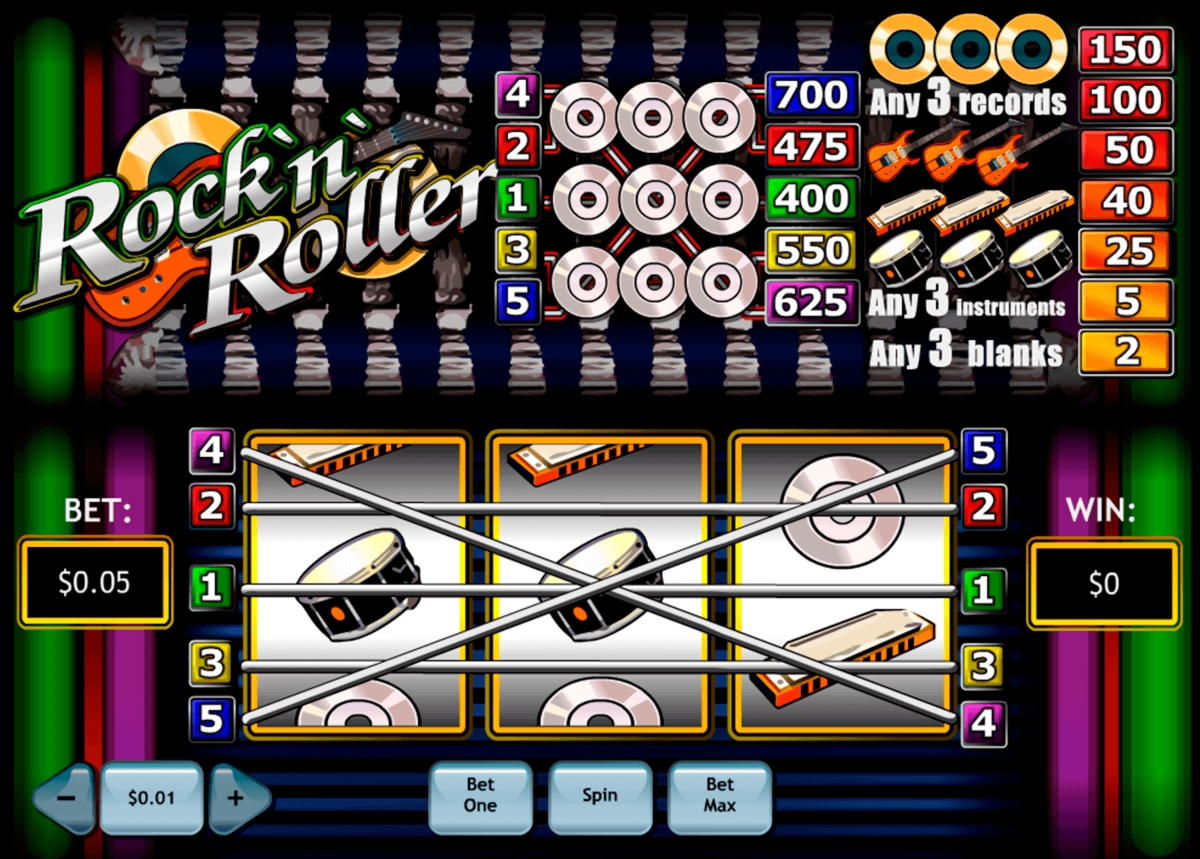Spin the reels
Viewport: 1200px width, 859px height.
click(600, 797)
